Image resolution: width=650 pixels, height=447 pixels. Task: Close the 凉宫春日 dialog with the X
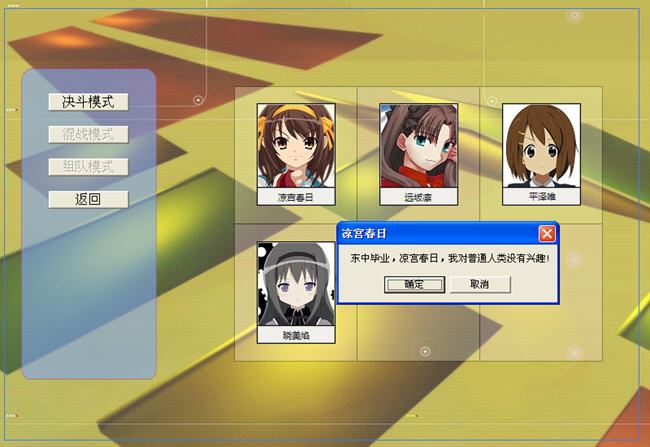pyautogui.click(x=547, y=233)
